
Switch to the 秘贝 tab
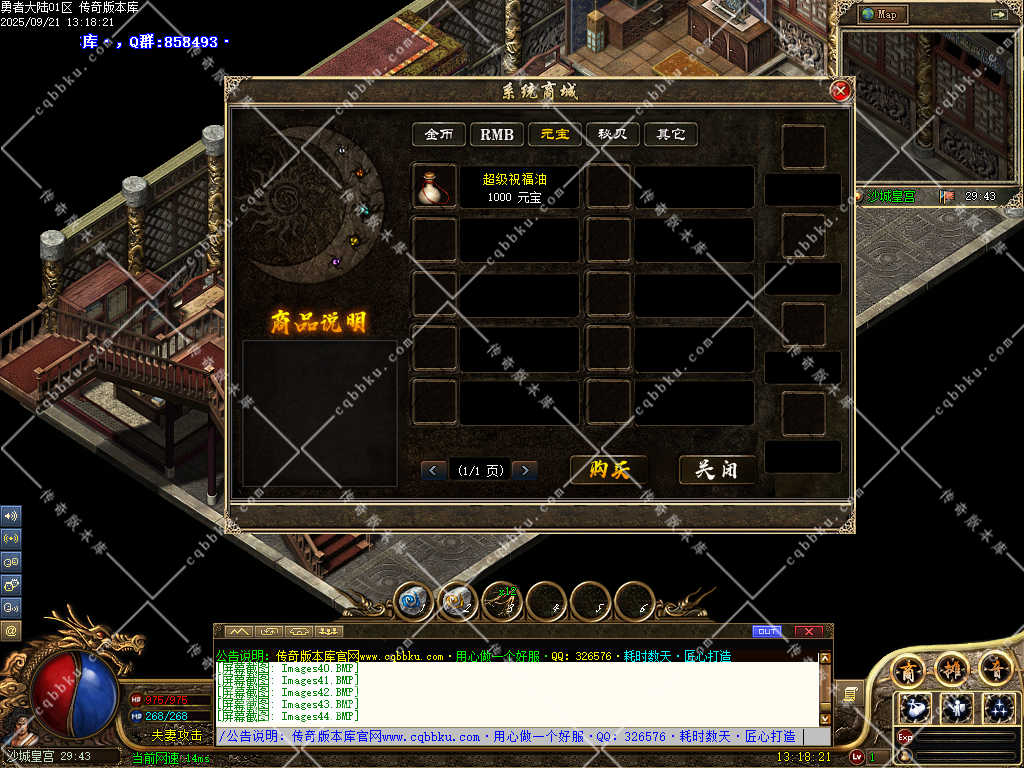(612, 134)
